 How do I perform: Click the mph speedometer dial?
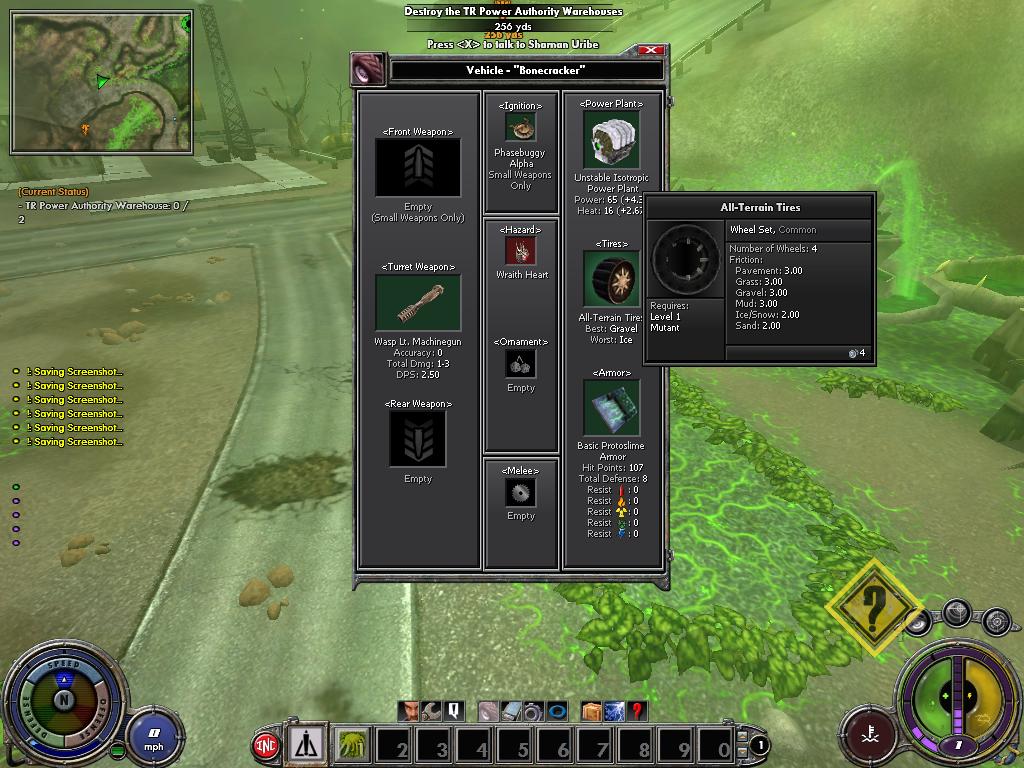coord(153,734)
